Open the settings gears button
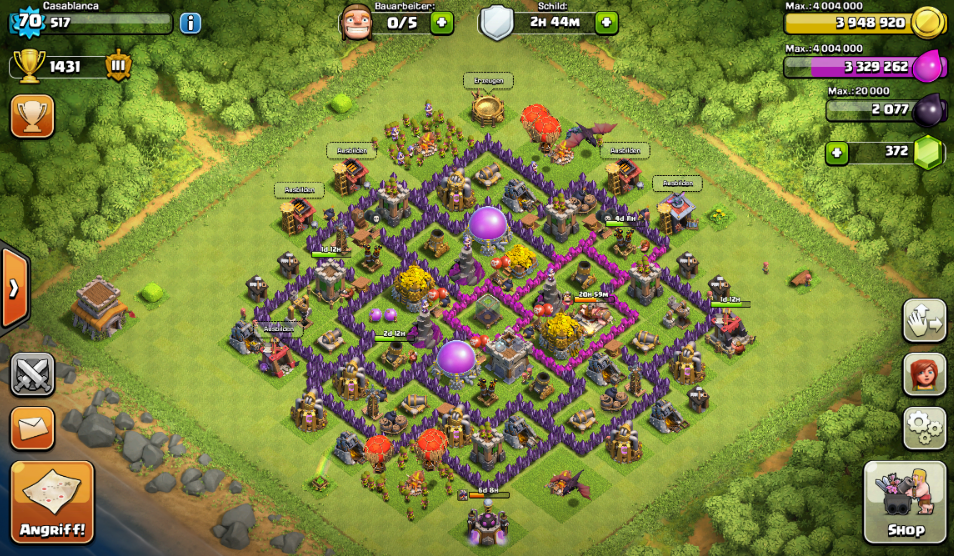The height and width of the screenshot is (556, 954). coord(924,427)
